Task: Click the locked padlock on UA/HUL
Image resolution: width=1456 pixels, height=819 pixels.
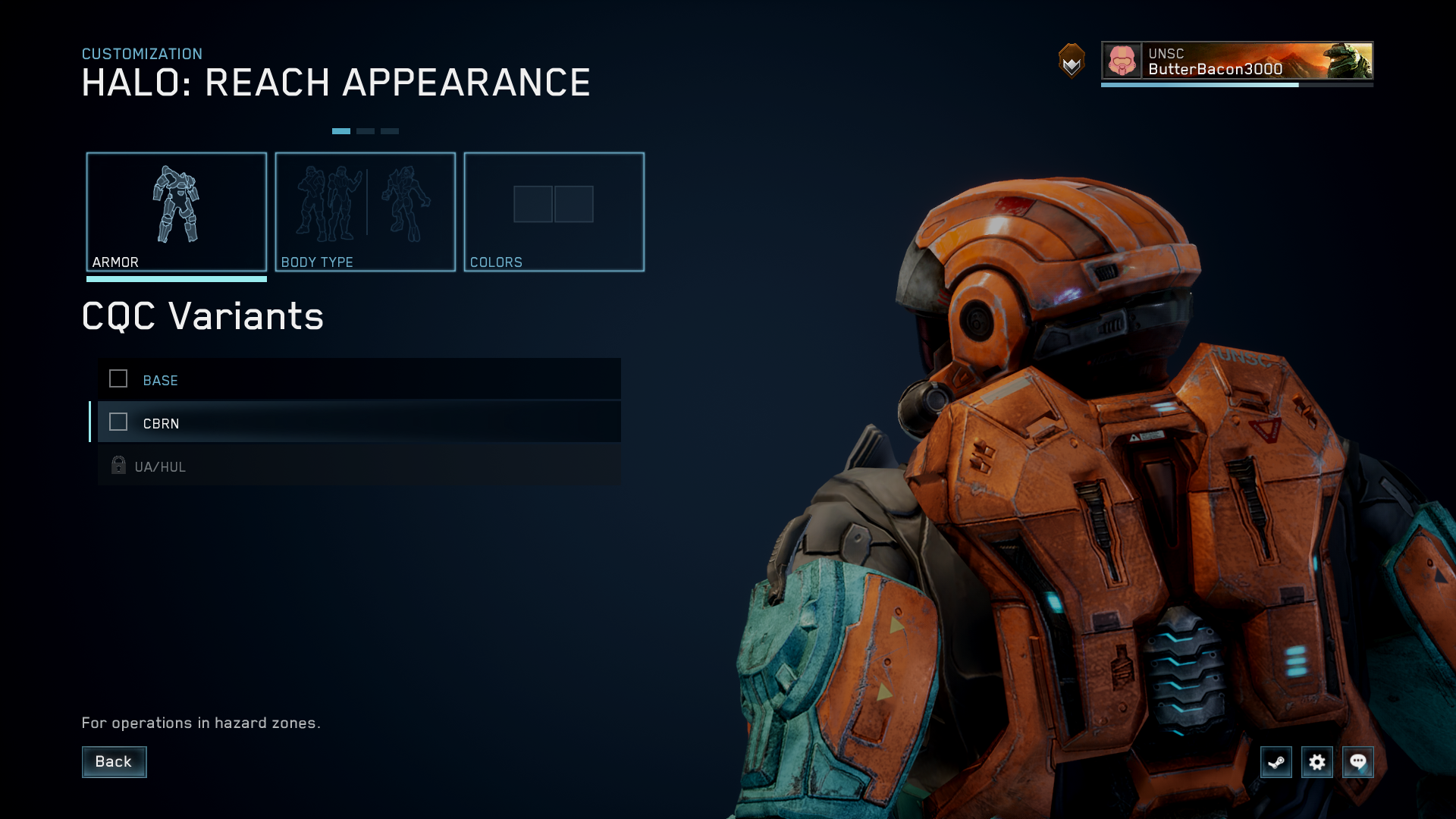Action: [118, 466]
